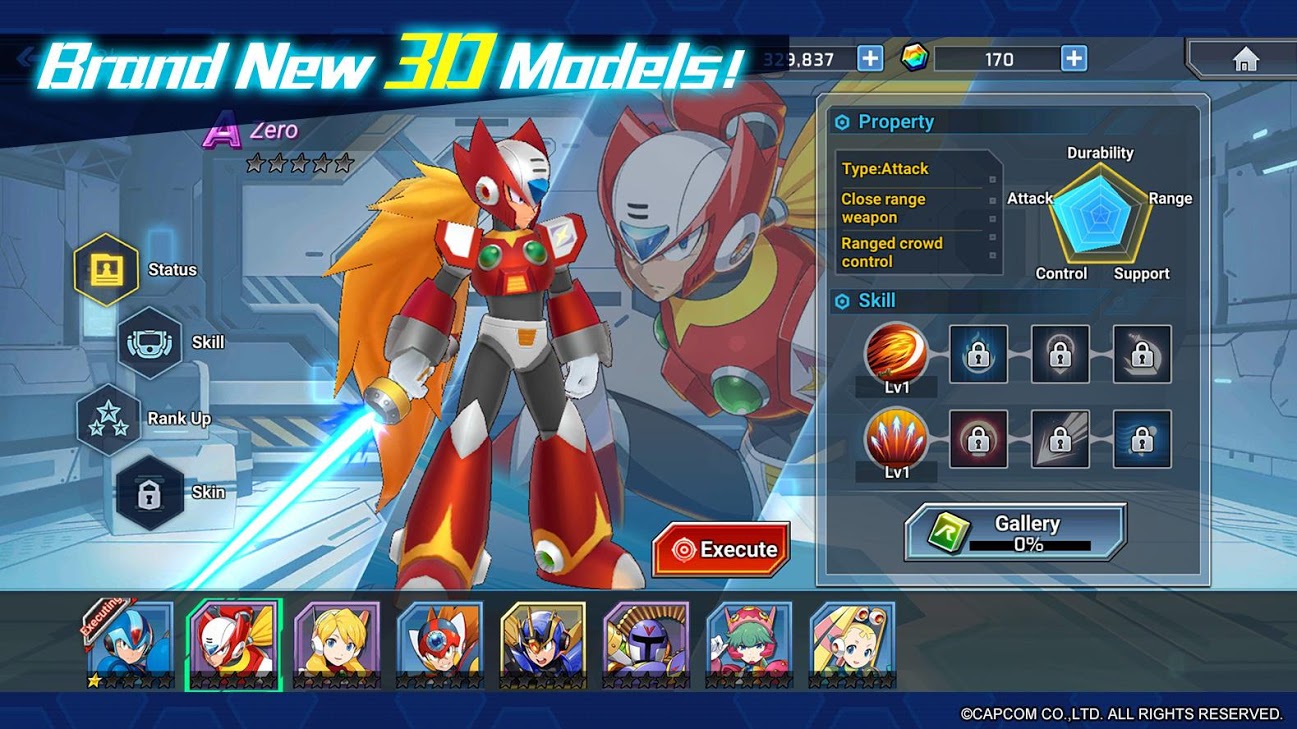
Task: Tap a locked skill slot in the top skill row
Action: [977, 353]
